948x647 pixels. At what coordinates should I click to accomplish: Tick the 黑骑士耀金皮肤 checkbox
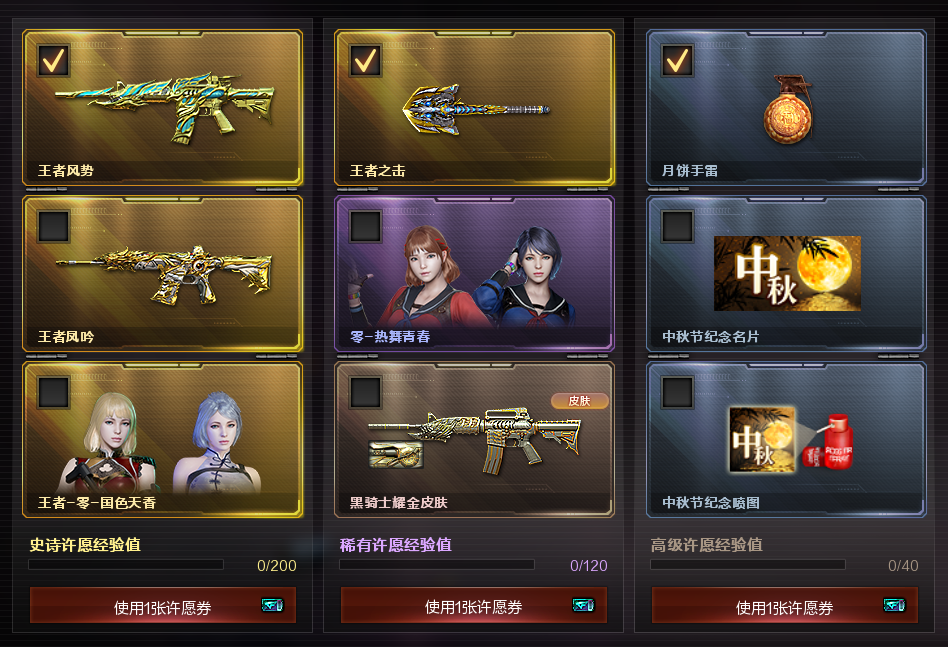pyautogui.click(x=366, y=392)
